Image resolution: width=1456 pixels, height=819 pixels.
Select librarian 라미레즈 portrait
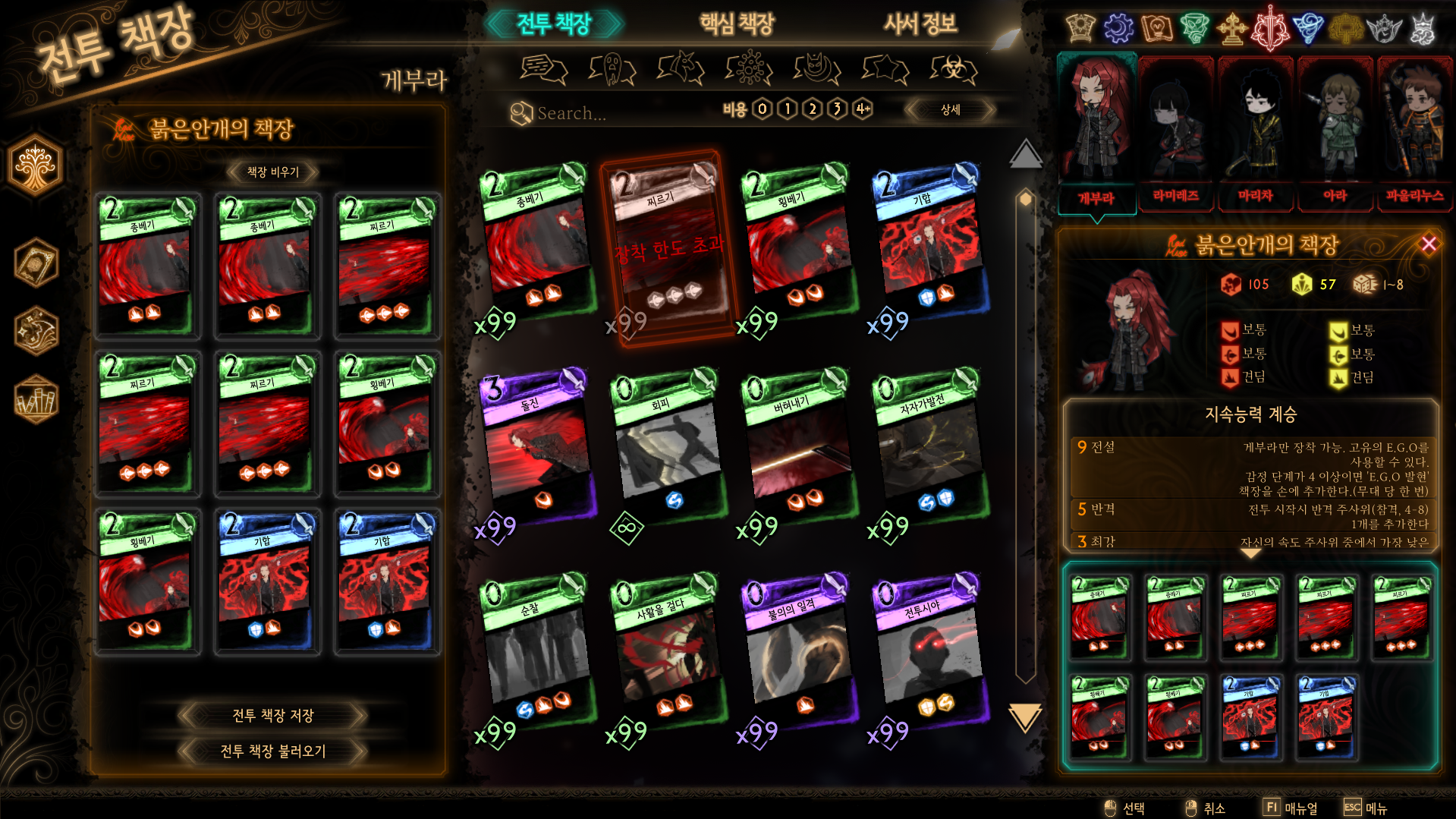click(1175, 133)
